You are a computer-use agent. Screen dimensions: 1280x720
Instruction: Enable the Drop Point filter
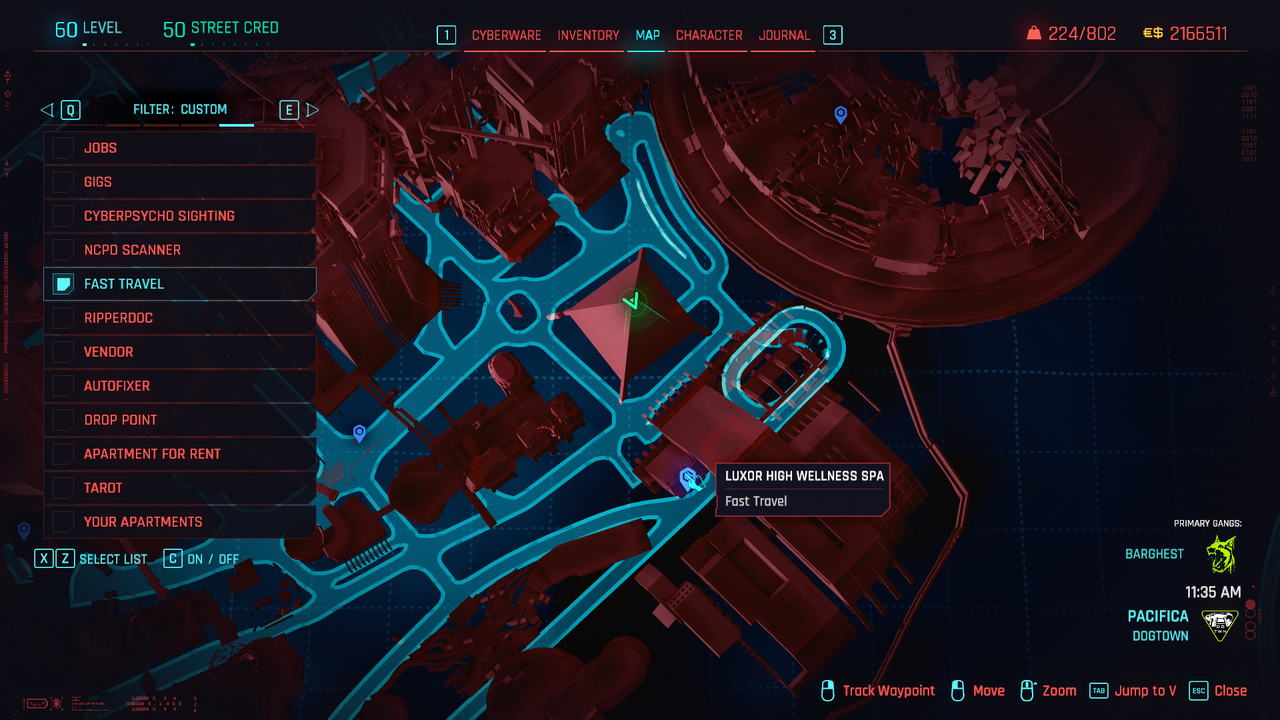(x=64, y=420)
